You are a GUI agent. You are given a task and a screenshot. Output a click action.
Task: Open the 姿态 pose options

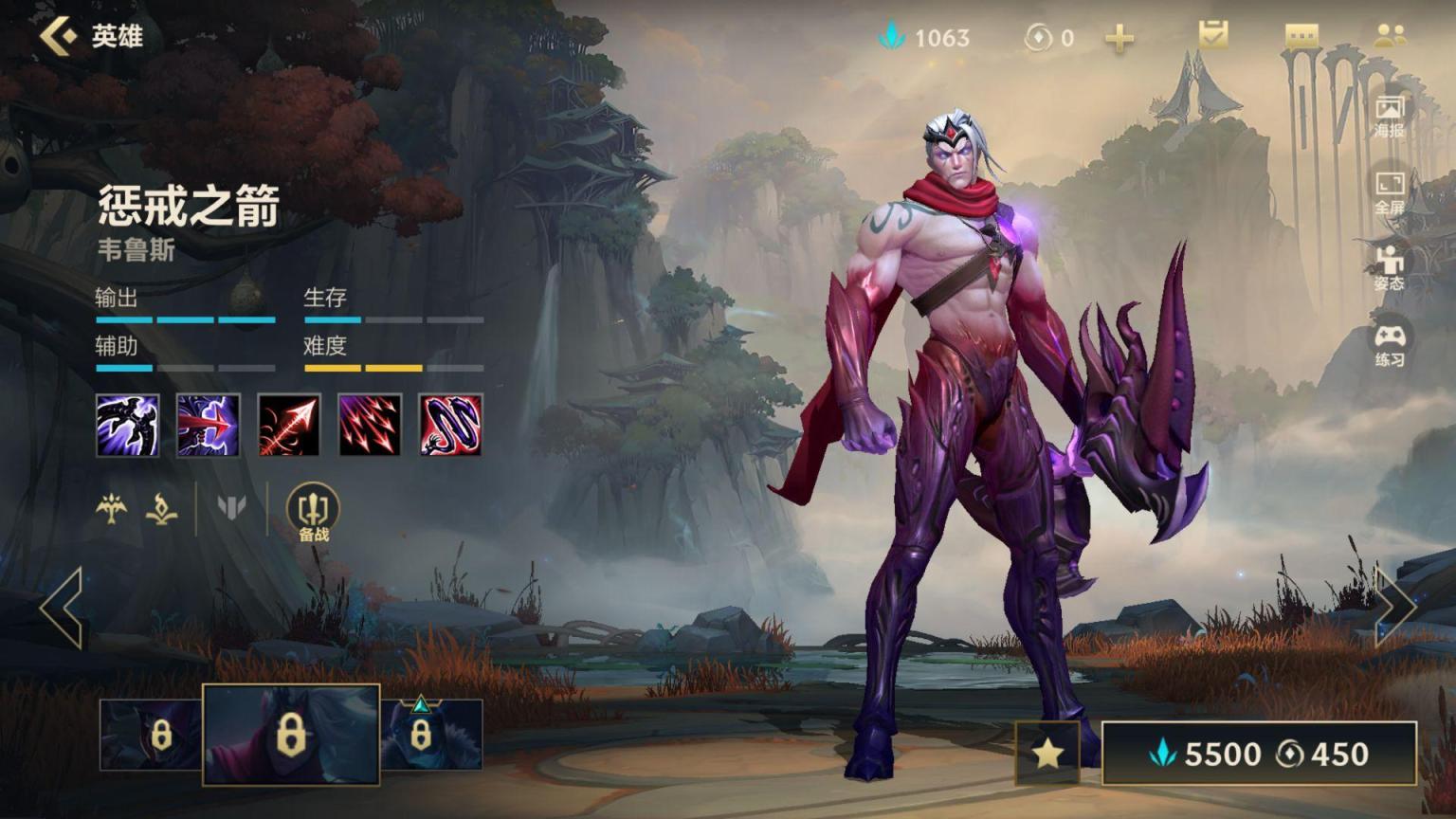1390,268
